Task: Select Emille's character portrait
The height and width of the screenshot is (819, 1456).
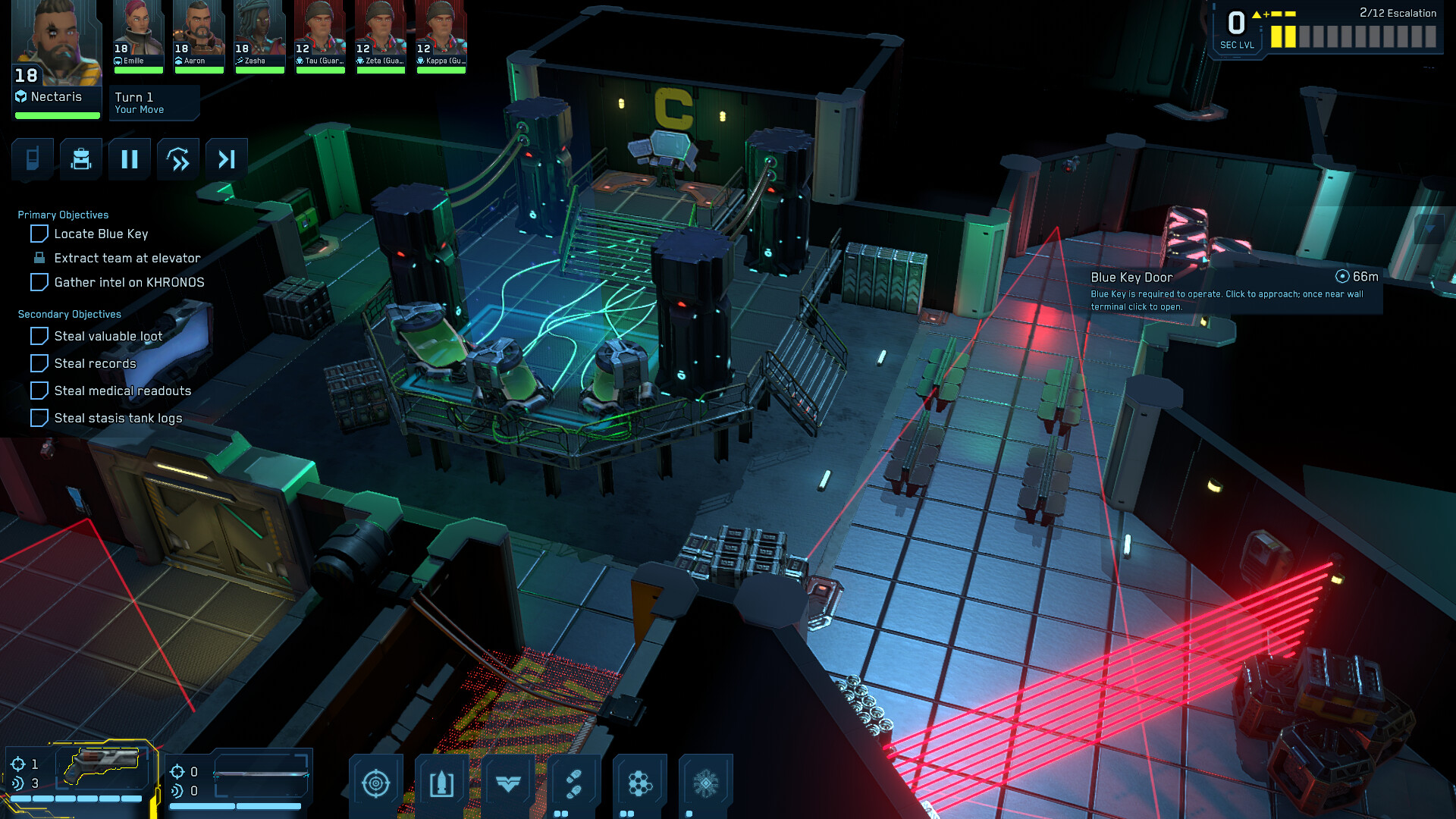Action: click(139, 30)
